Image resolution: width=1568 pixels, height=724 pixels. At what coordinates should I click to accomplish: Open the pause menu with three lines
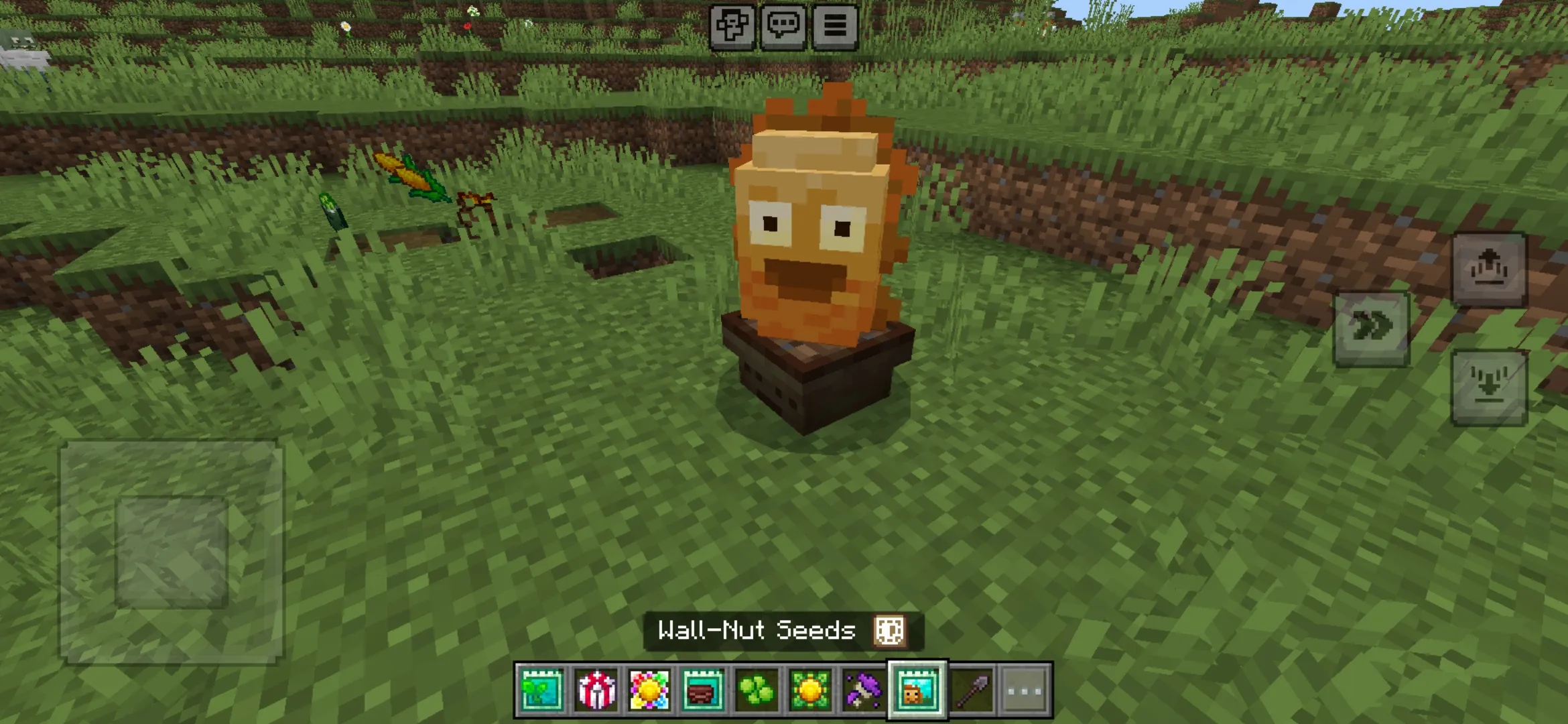pyautogui.click(x=835, y=26)
